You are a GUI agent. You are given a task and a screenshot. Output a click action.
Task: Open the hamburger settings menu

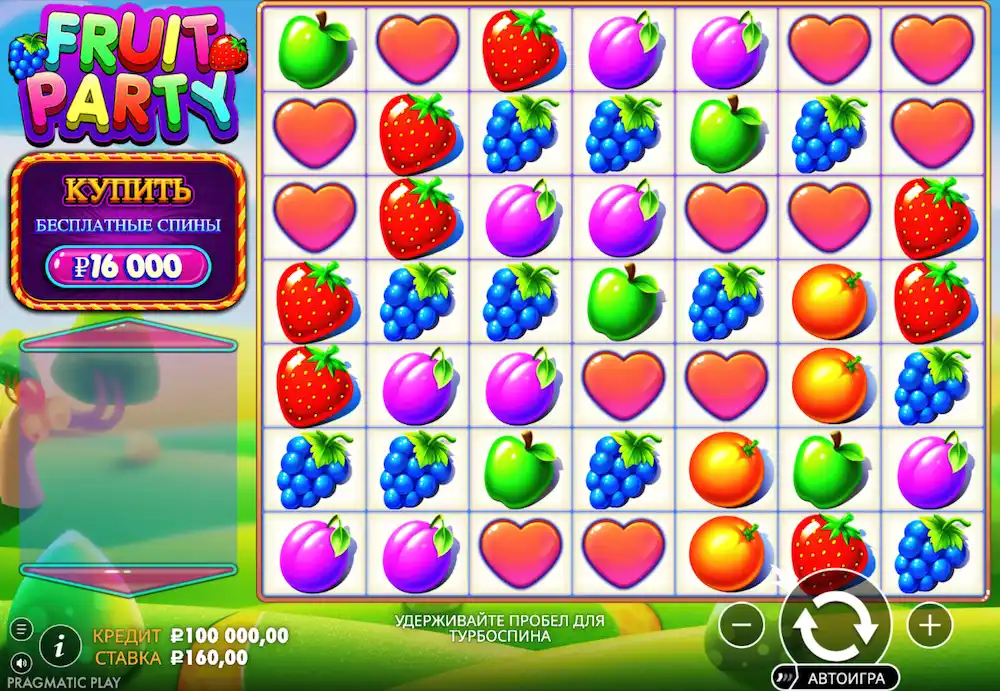click(x=22, y=629)
